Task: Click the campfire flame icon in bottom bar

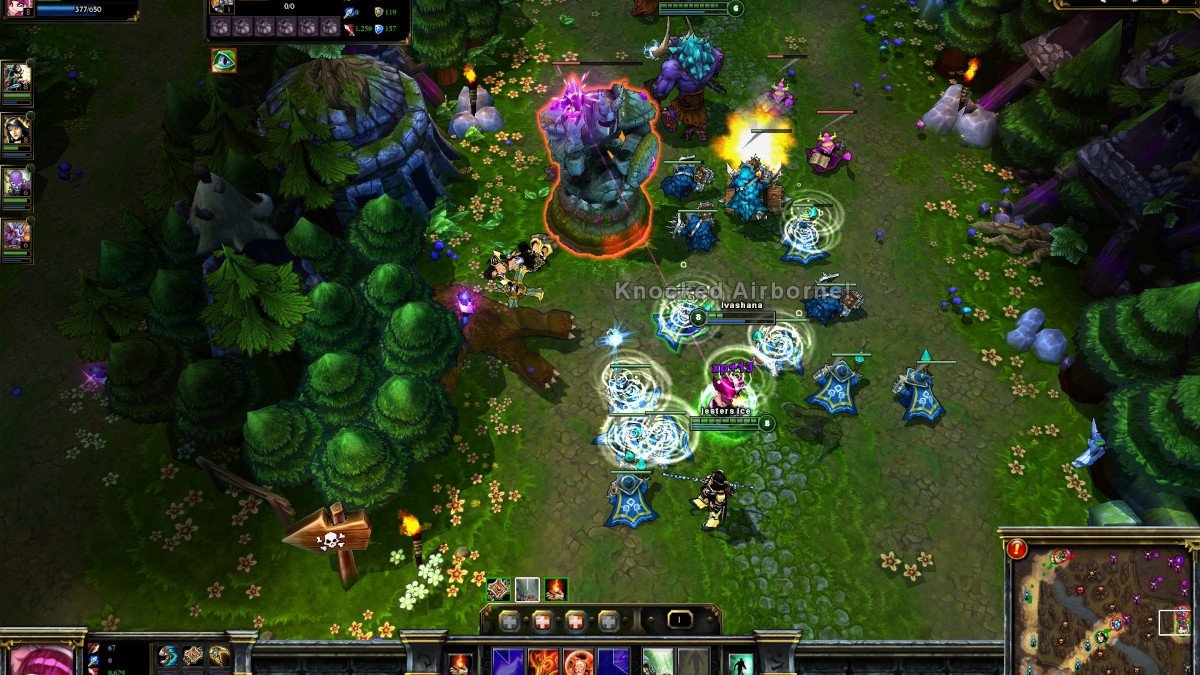Action: point(460,663)
